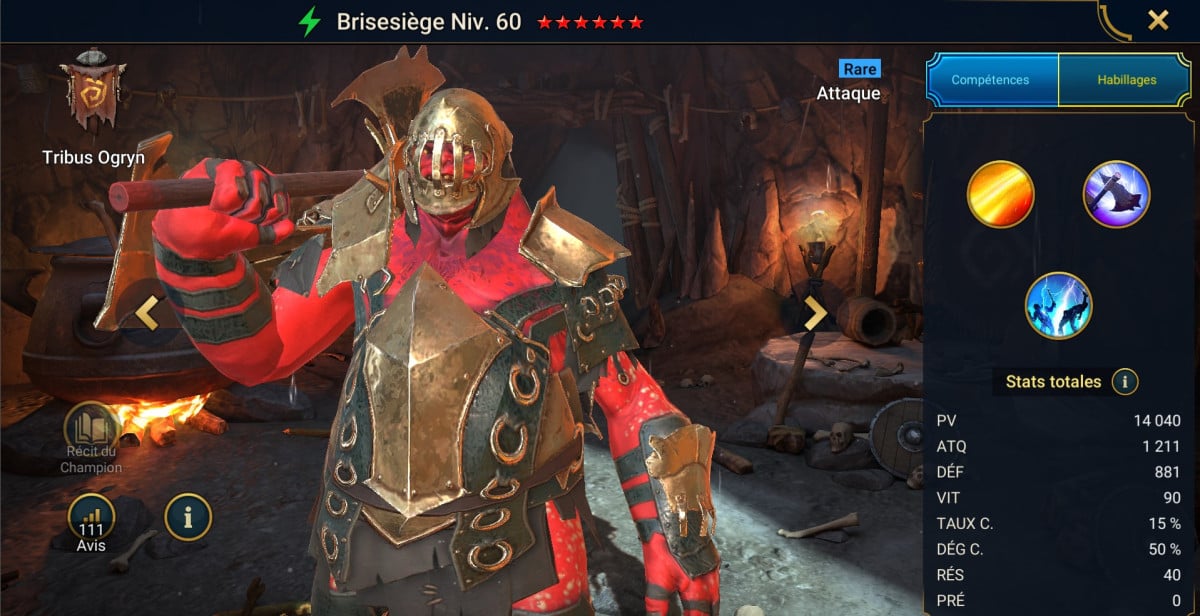Go to the previous champion

[x=147, y=313]
